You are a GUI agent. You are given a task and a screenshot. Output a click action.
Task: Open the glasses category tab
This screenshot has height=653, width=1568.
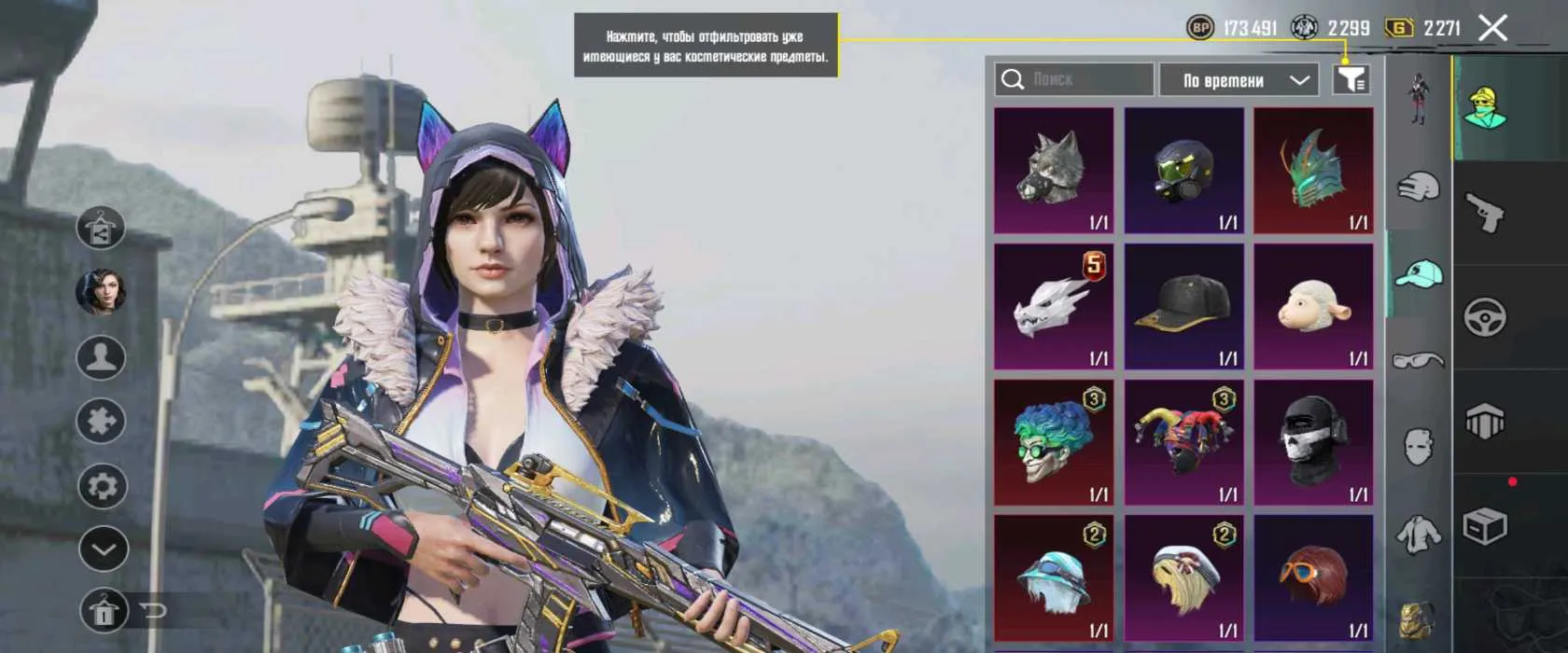tap(1419, 360)
